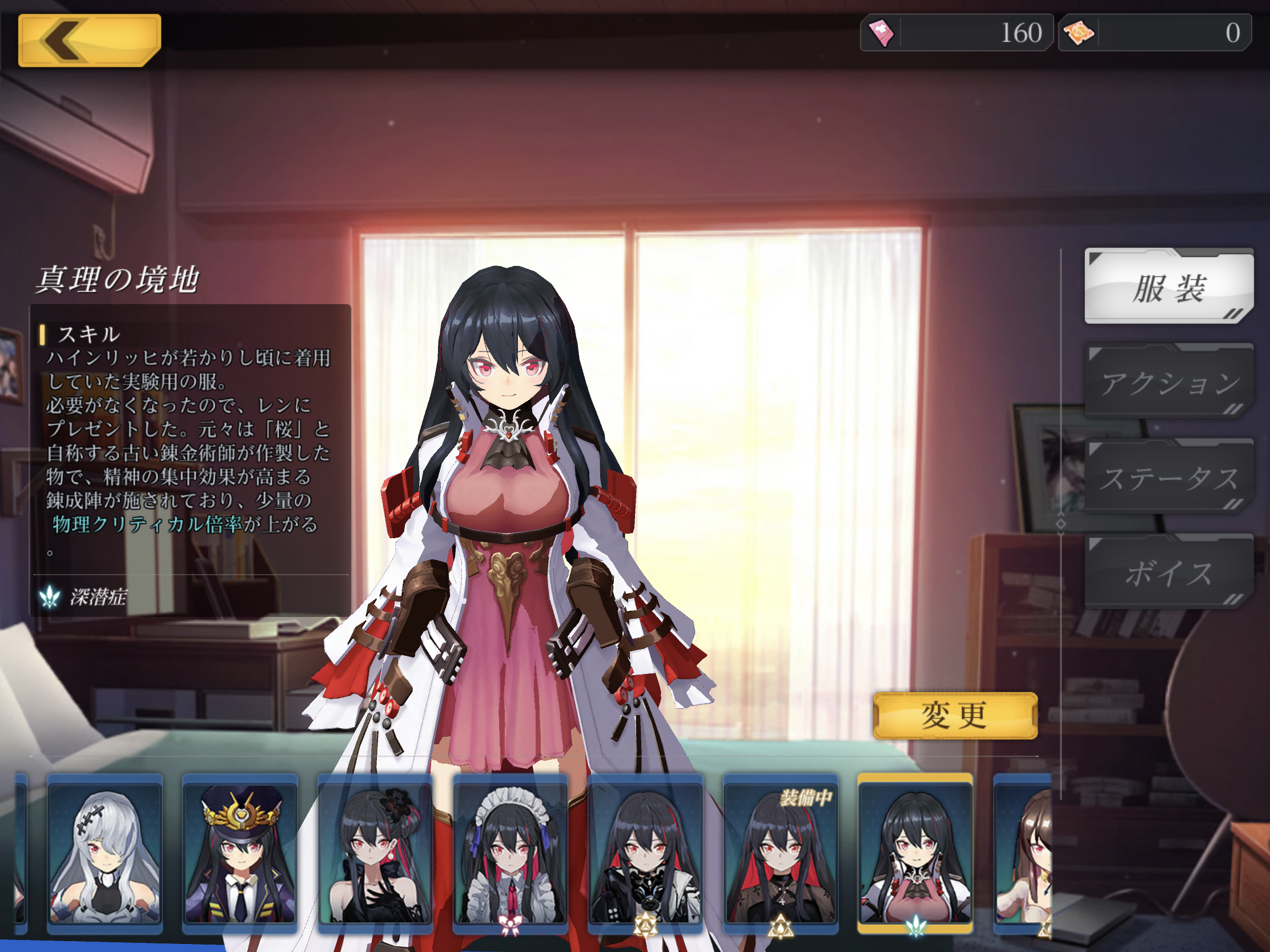Go back with the yellow arrow button
This screenshot has width=1270, height=952.
point(90,40)
